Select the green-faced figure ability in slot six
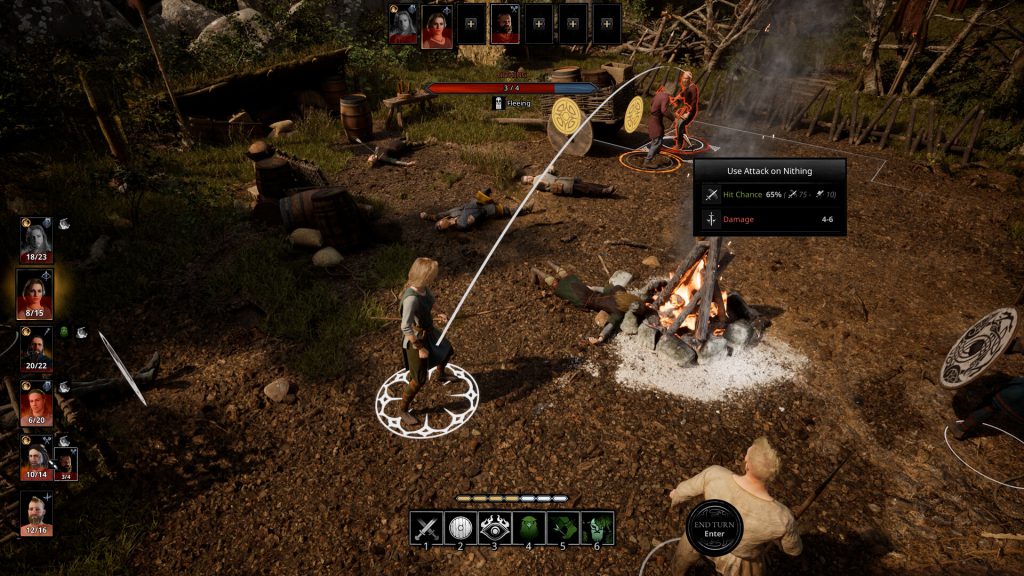Screen dimensions: 1024x576 597,527
